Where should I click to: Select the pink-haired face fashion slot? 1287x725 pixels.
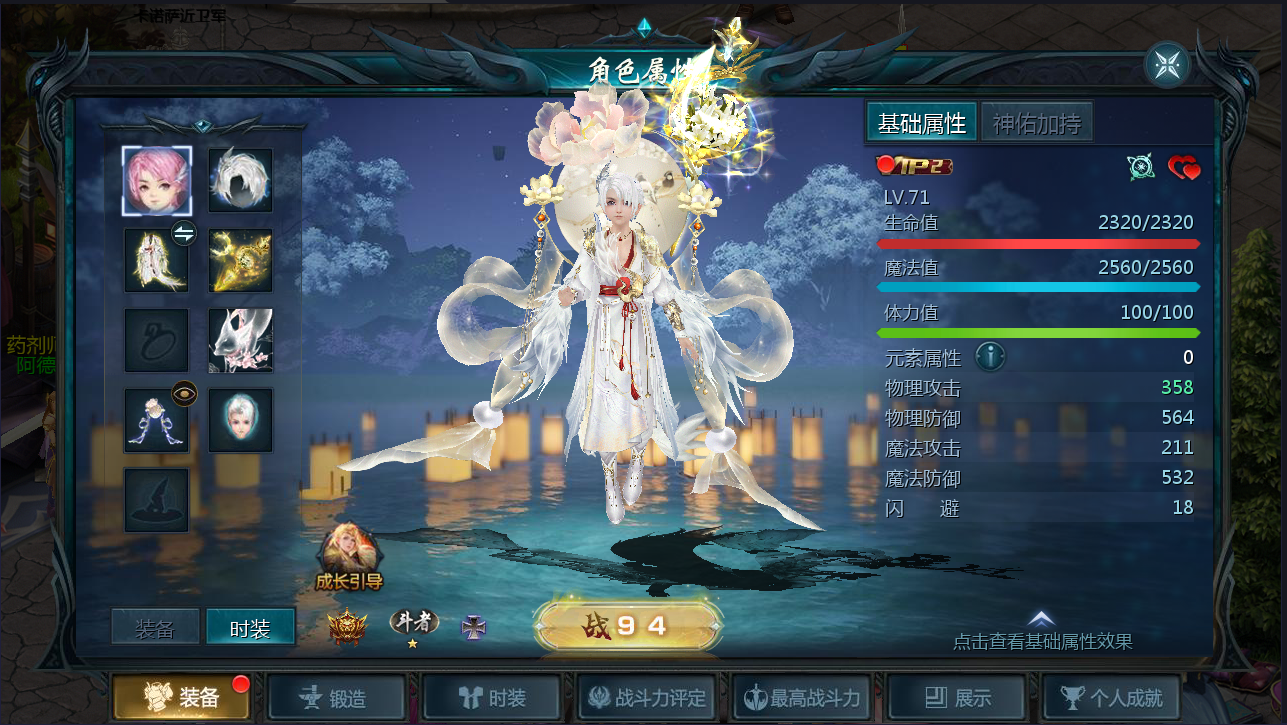click(x=156, y=180)
